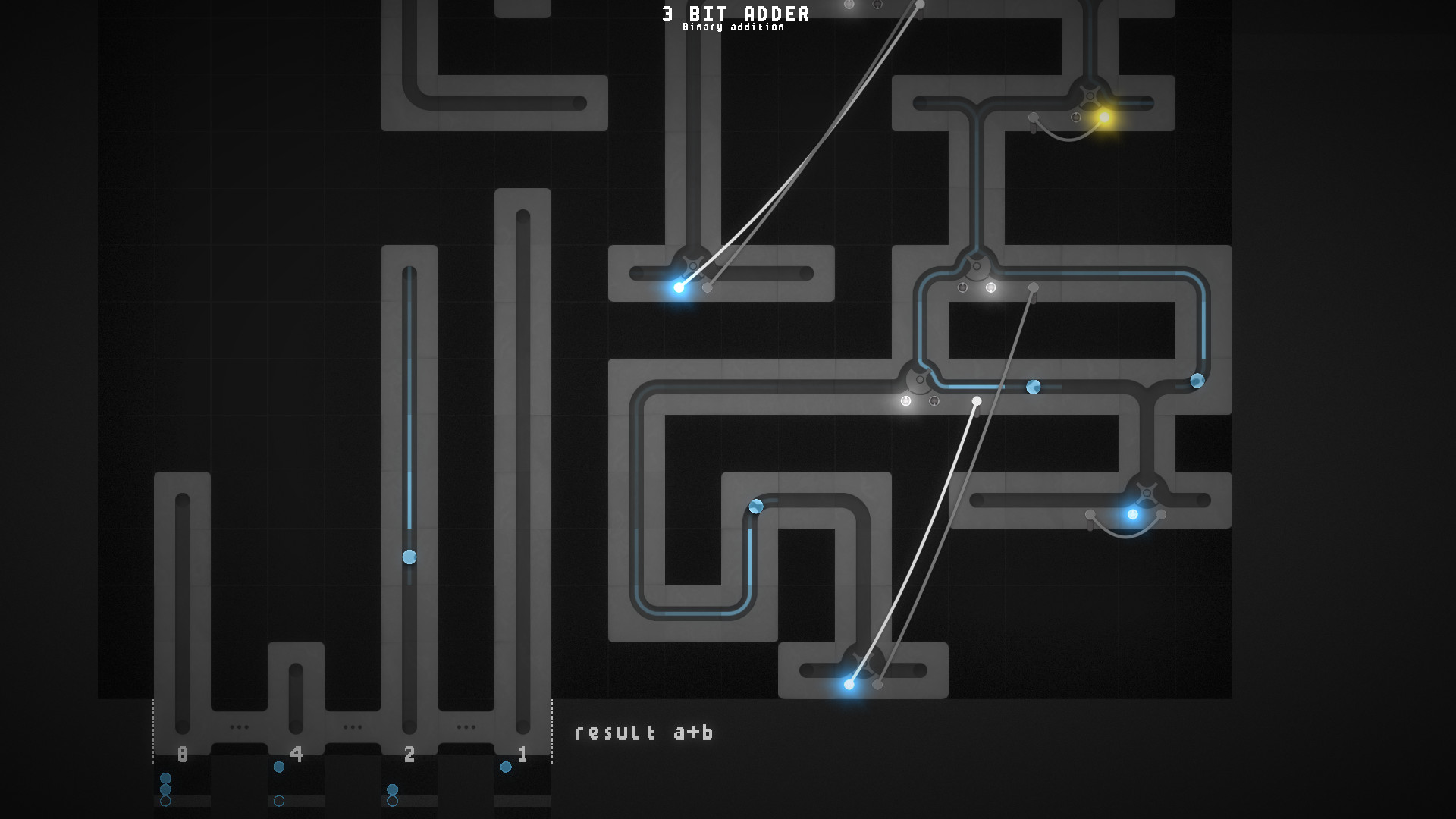This screenshot has width=1456, height=819.
Task: Click the bright white marble on the left horizontal track
Action: pos(679,287)
